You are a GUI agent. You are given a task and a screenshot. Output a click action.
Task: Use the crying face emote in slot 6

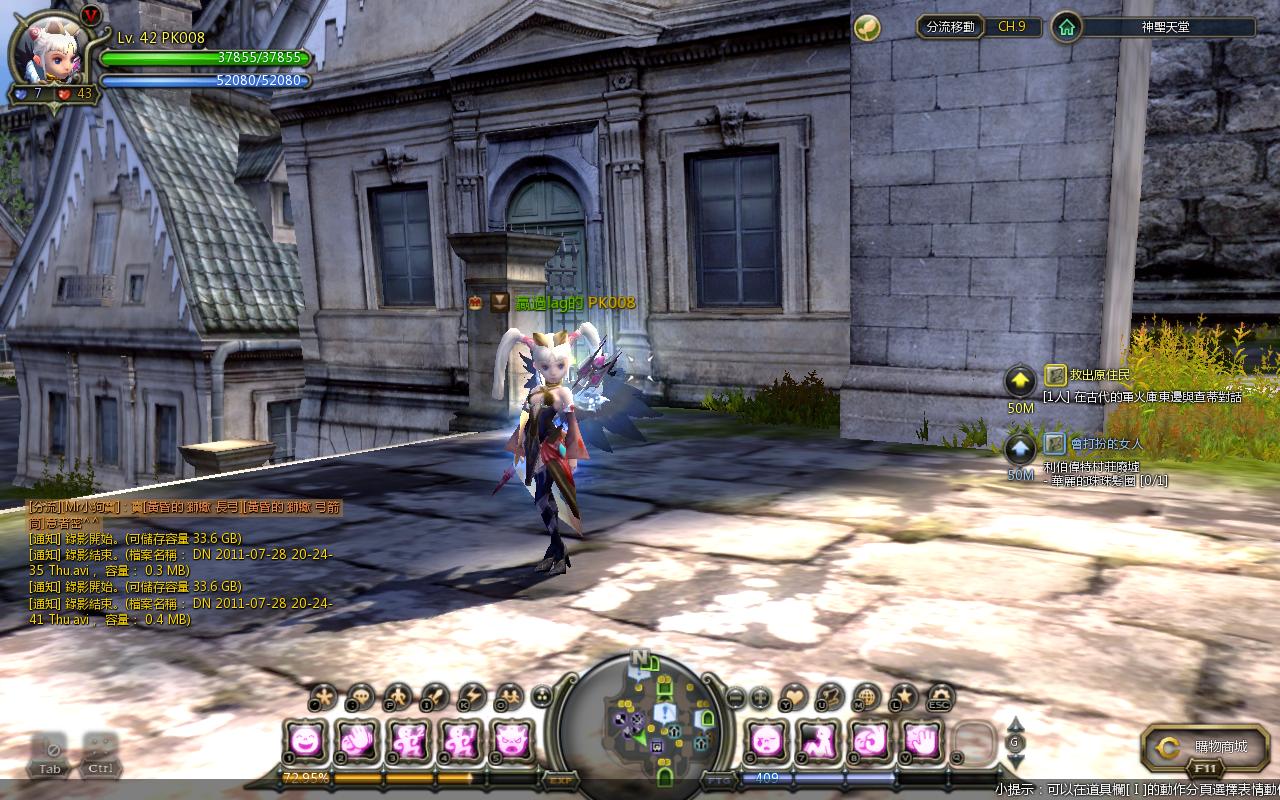click(766, 741)
